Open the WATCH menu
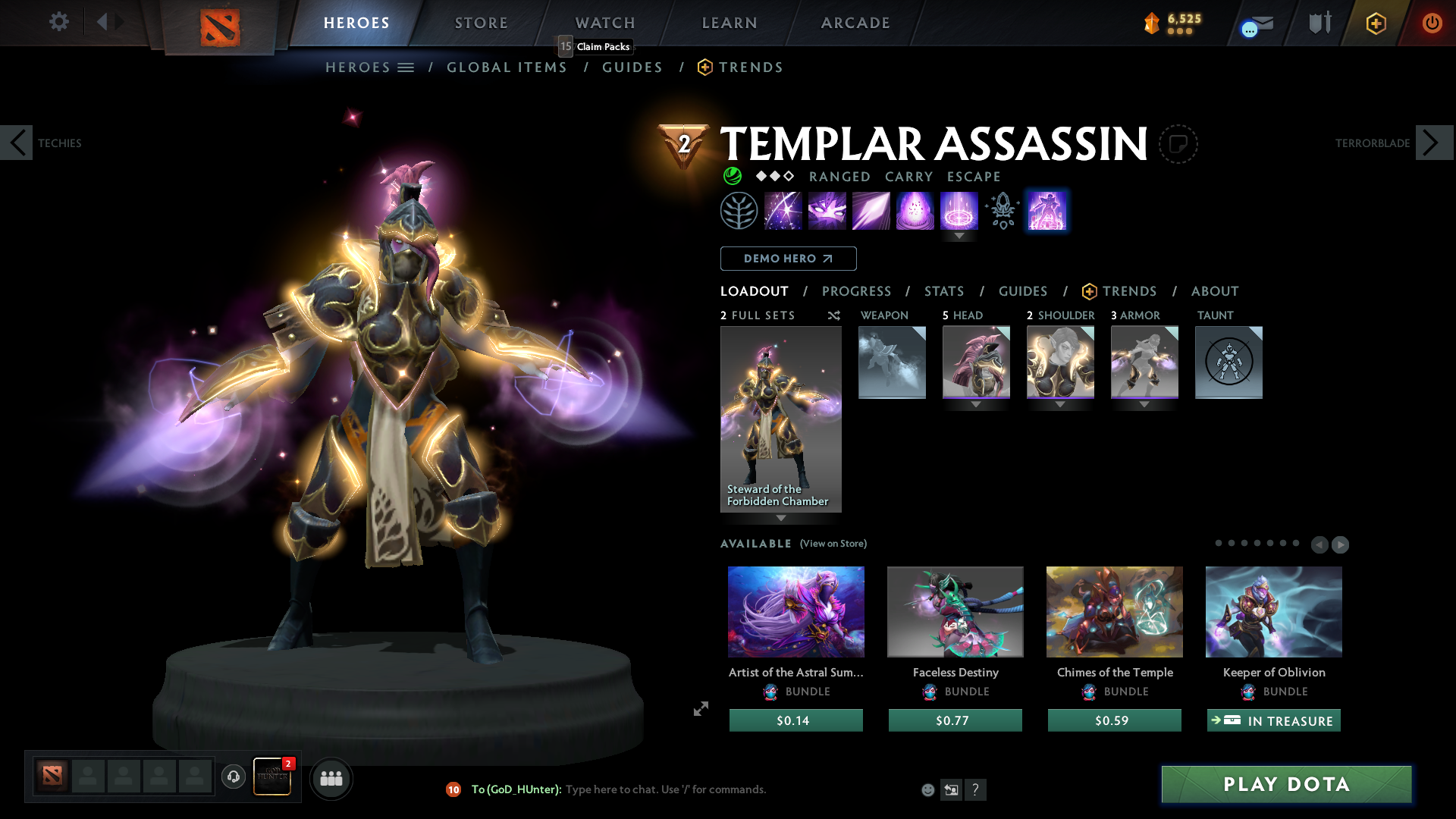 604,23
